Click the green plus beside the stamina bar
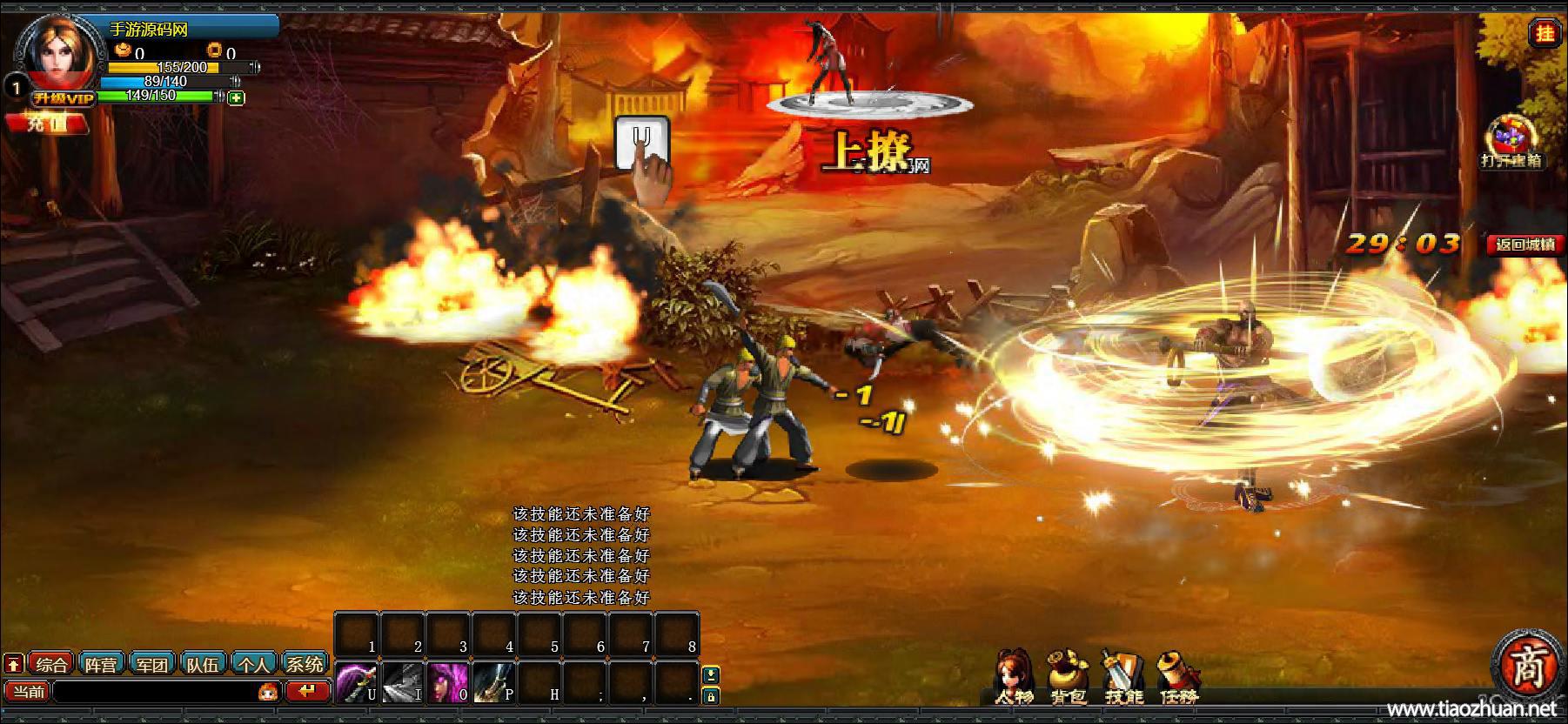 coord(236,98)
